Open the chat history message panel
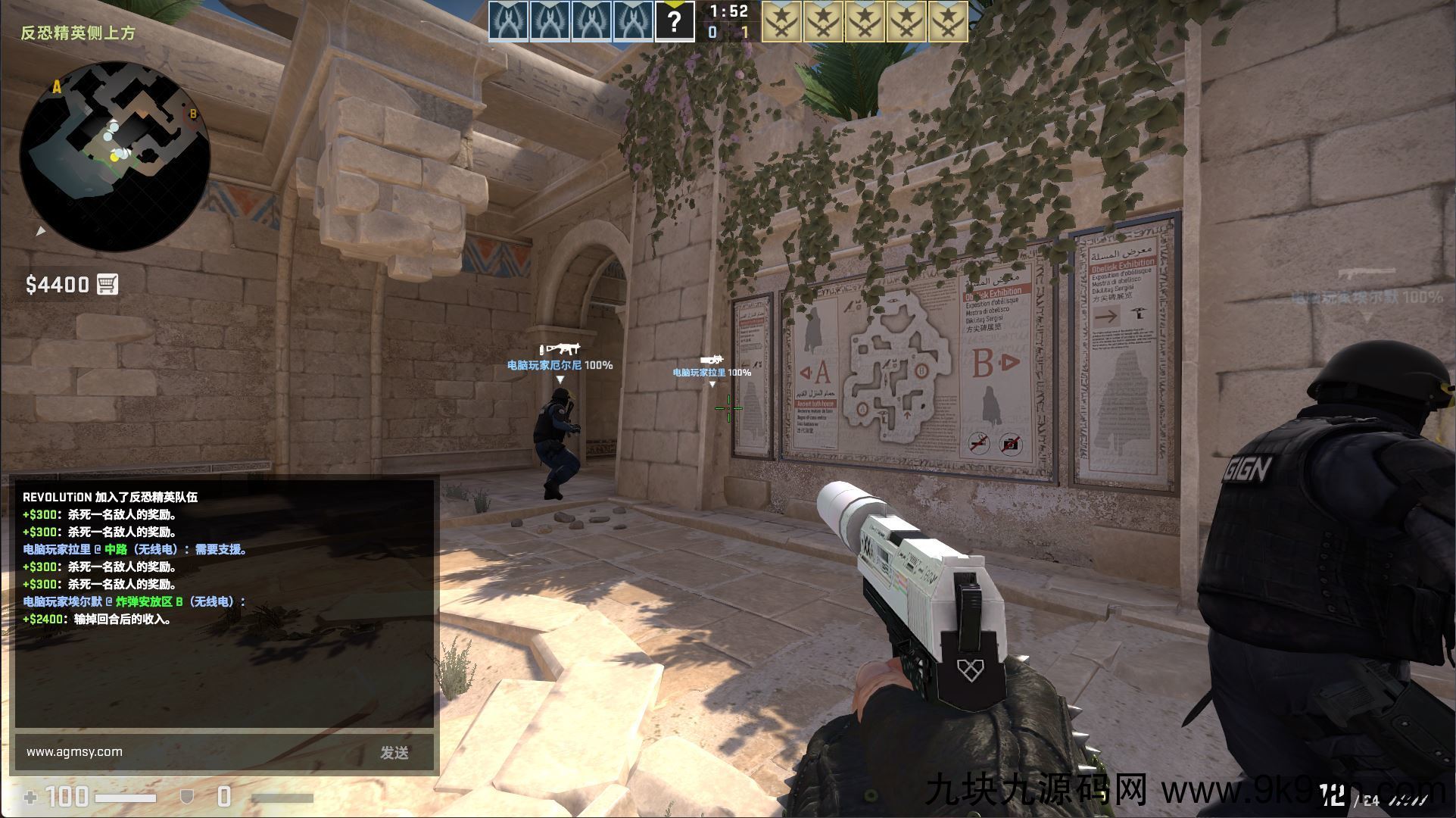The height and width of the screenshot is (818, 1456). [226, 602]
